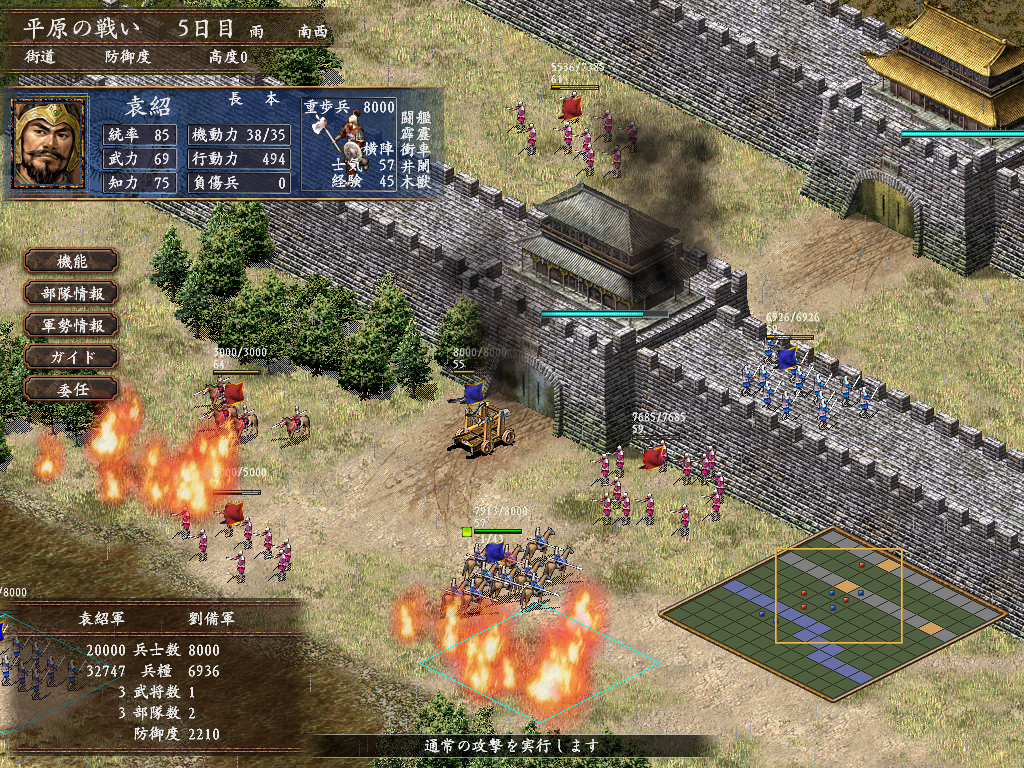Select the cavalry unit with green bar
This screenshot has width=1024, height=768.
click(512, 570)
